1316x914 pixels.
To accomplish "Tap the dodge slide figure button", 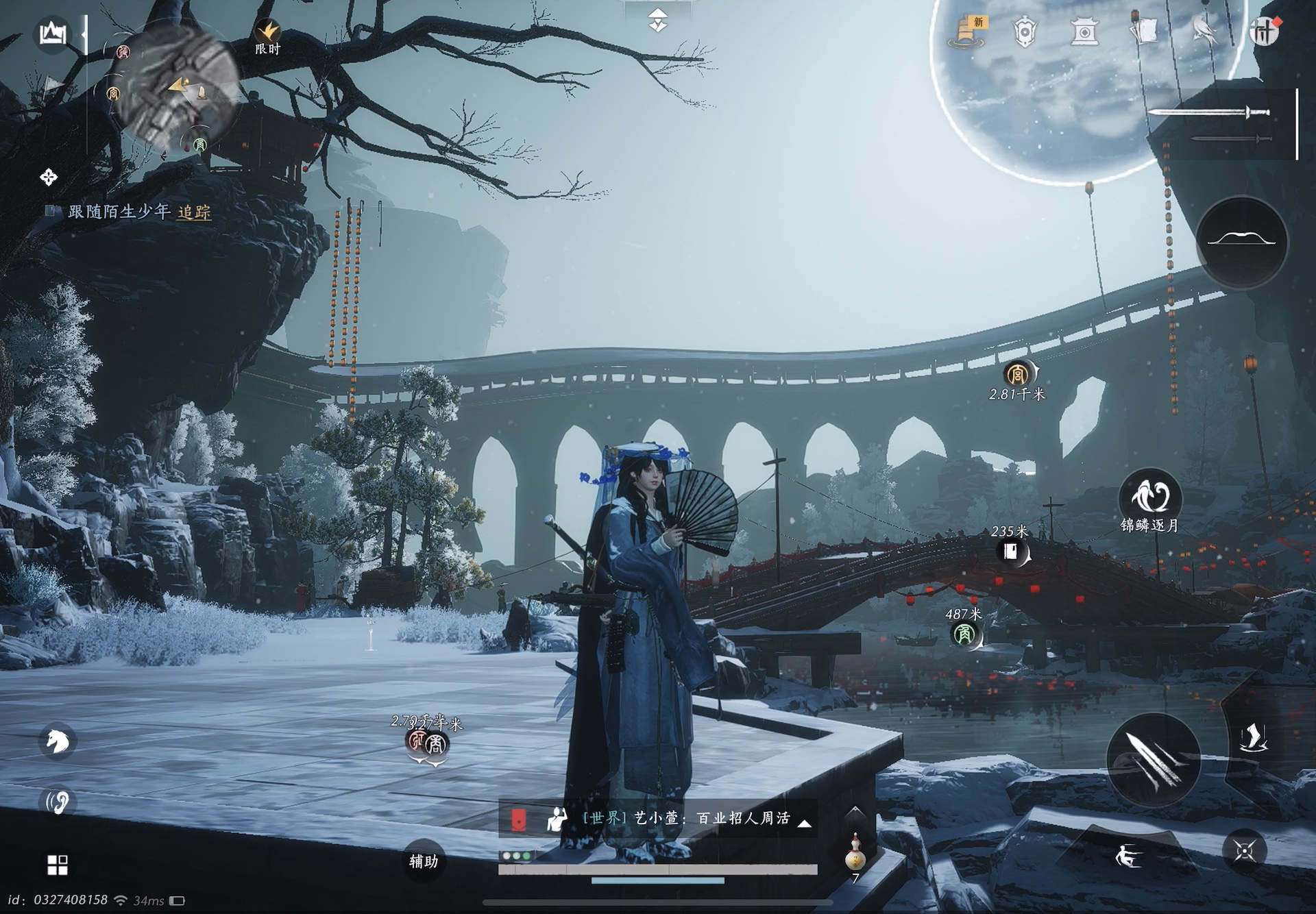I will point(1127,855).
